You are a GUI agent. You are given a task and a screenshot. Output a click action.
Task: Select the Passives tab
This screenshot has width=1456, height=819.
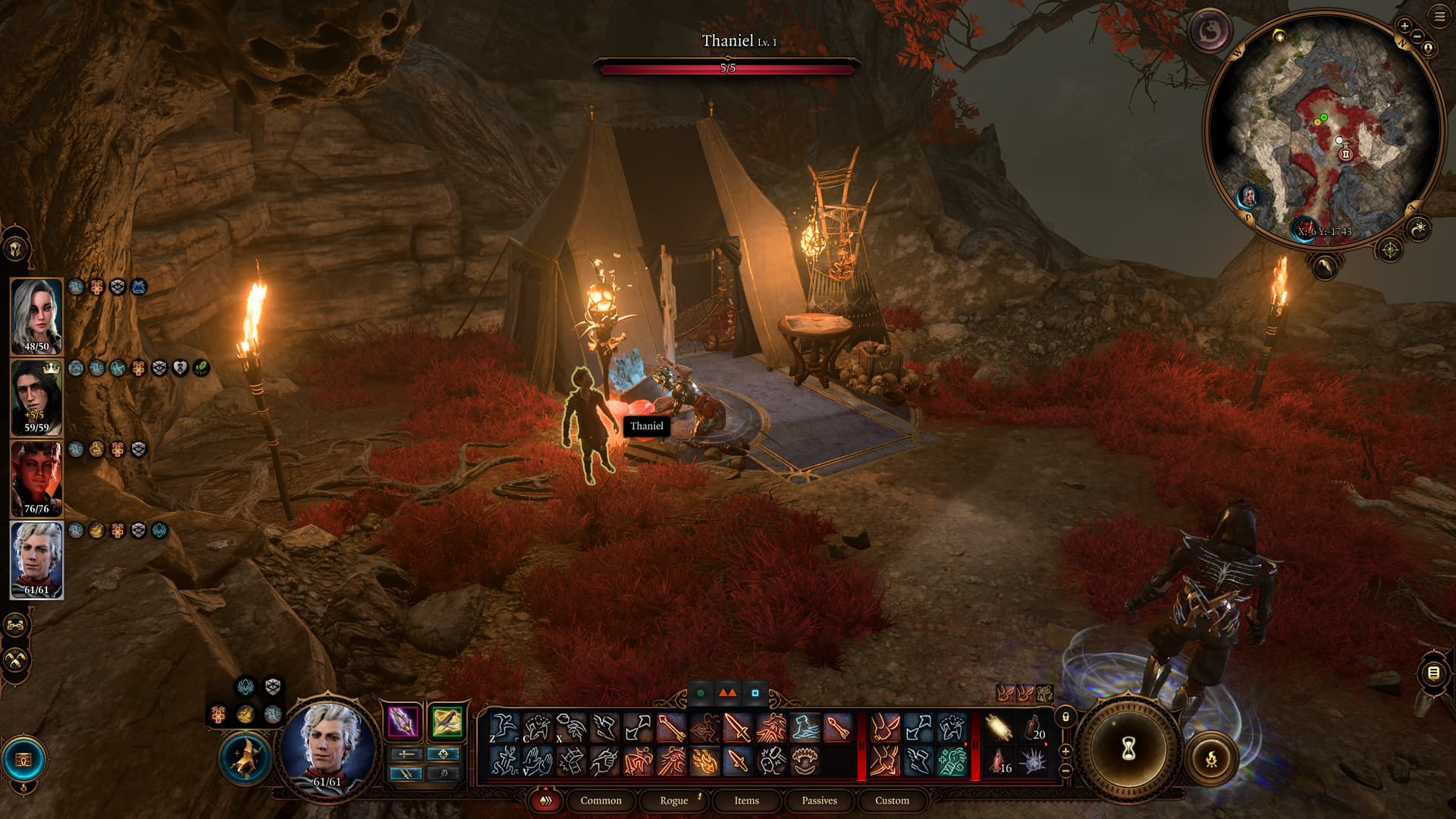[819, 800]
